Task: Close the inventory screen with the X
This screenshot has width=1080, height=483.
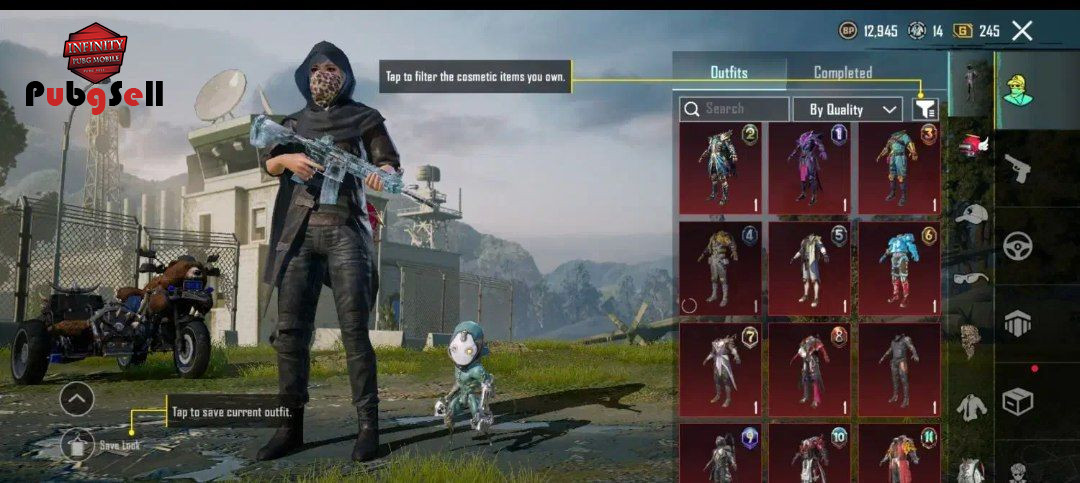Action: 1022,31
